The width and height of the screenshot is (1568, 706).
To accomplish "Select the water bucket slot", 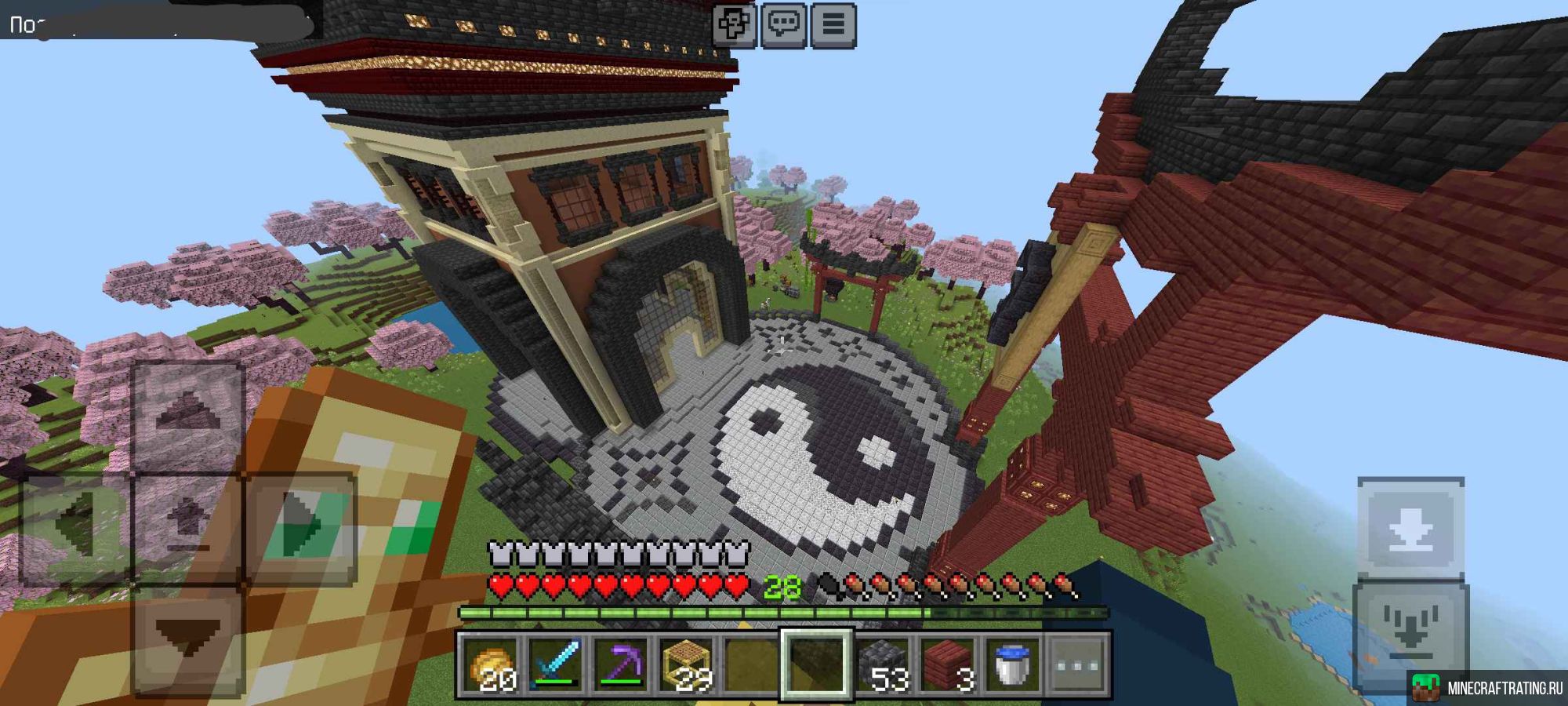I will (1012, 664).
